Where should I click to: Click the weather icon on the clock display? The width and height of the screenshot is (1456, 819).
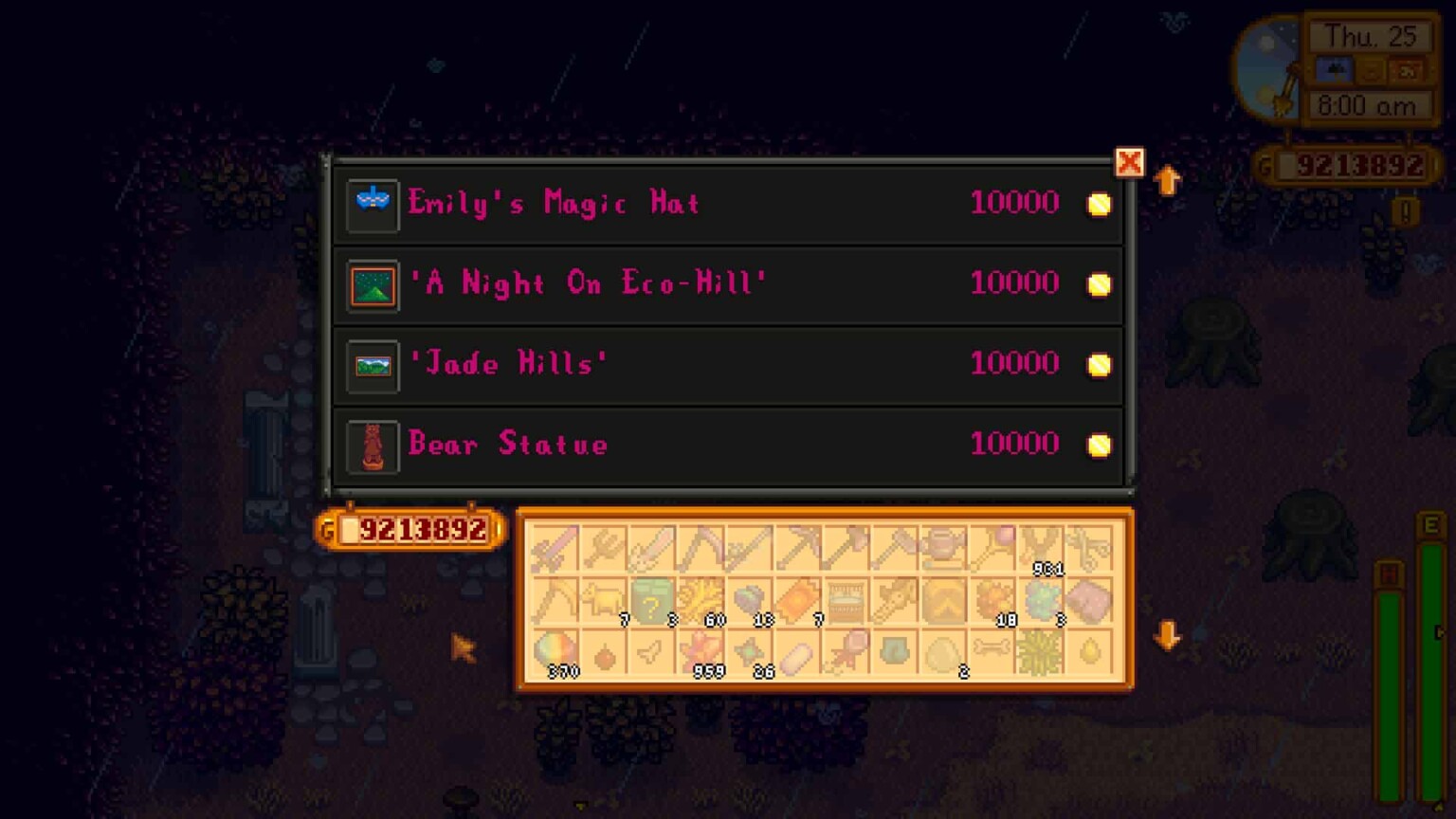point(1333,69)
